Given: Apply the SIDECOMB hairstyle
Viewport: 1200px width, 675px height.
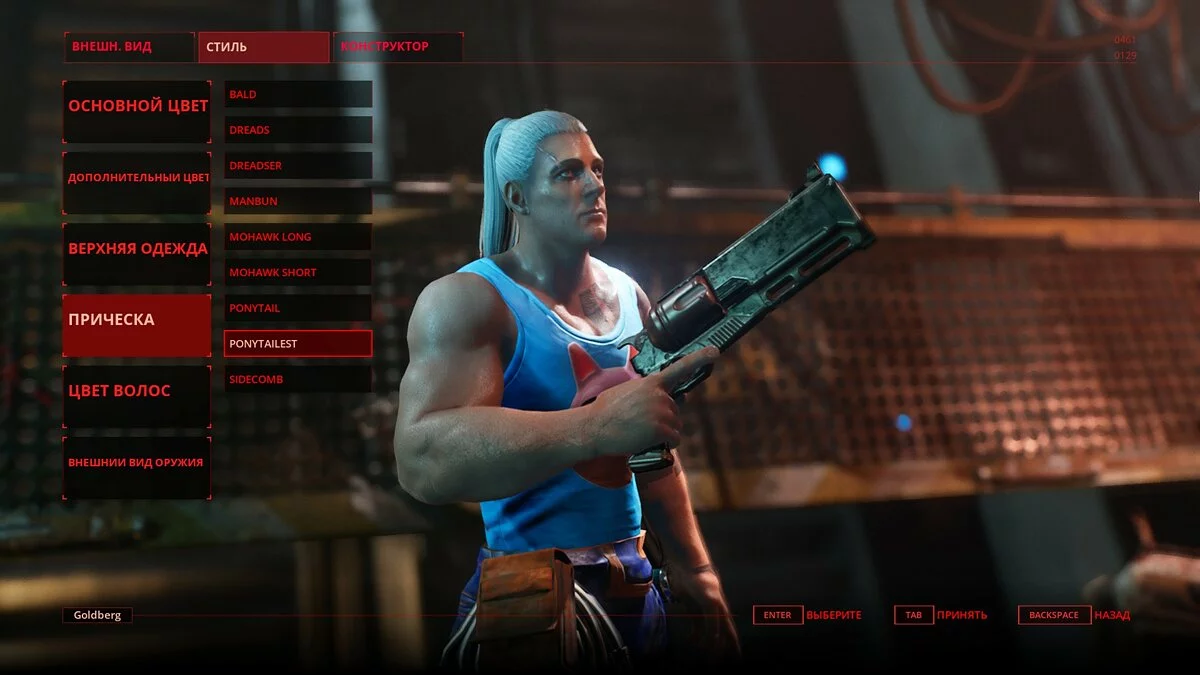Looking at the screenshot, I should click(x=298, y=379).
